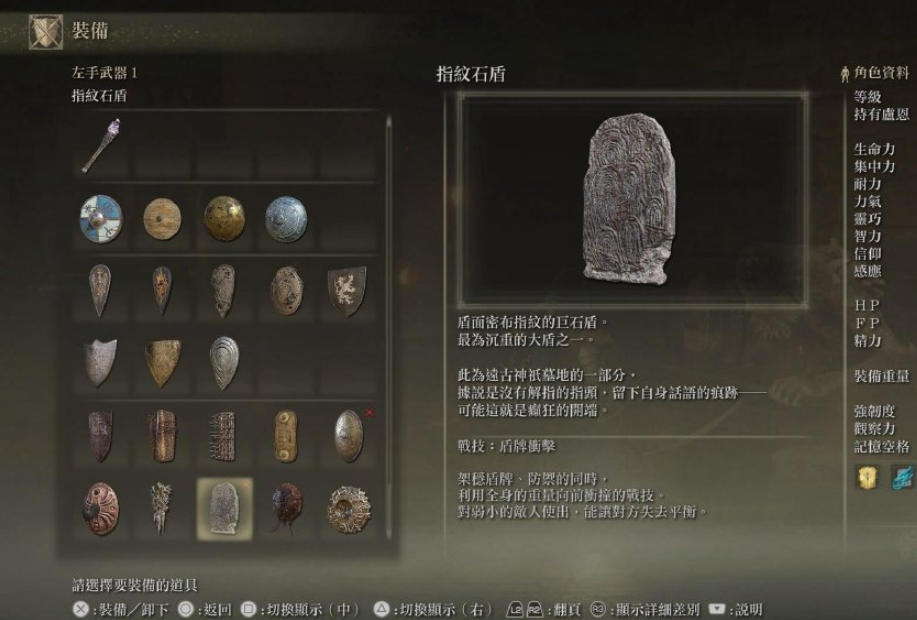
Task: Select the plain silver heater shield
Action: coord(101,362)
